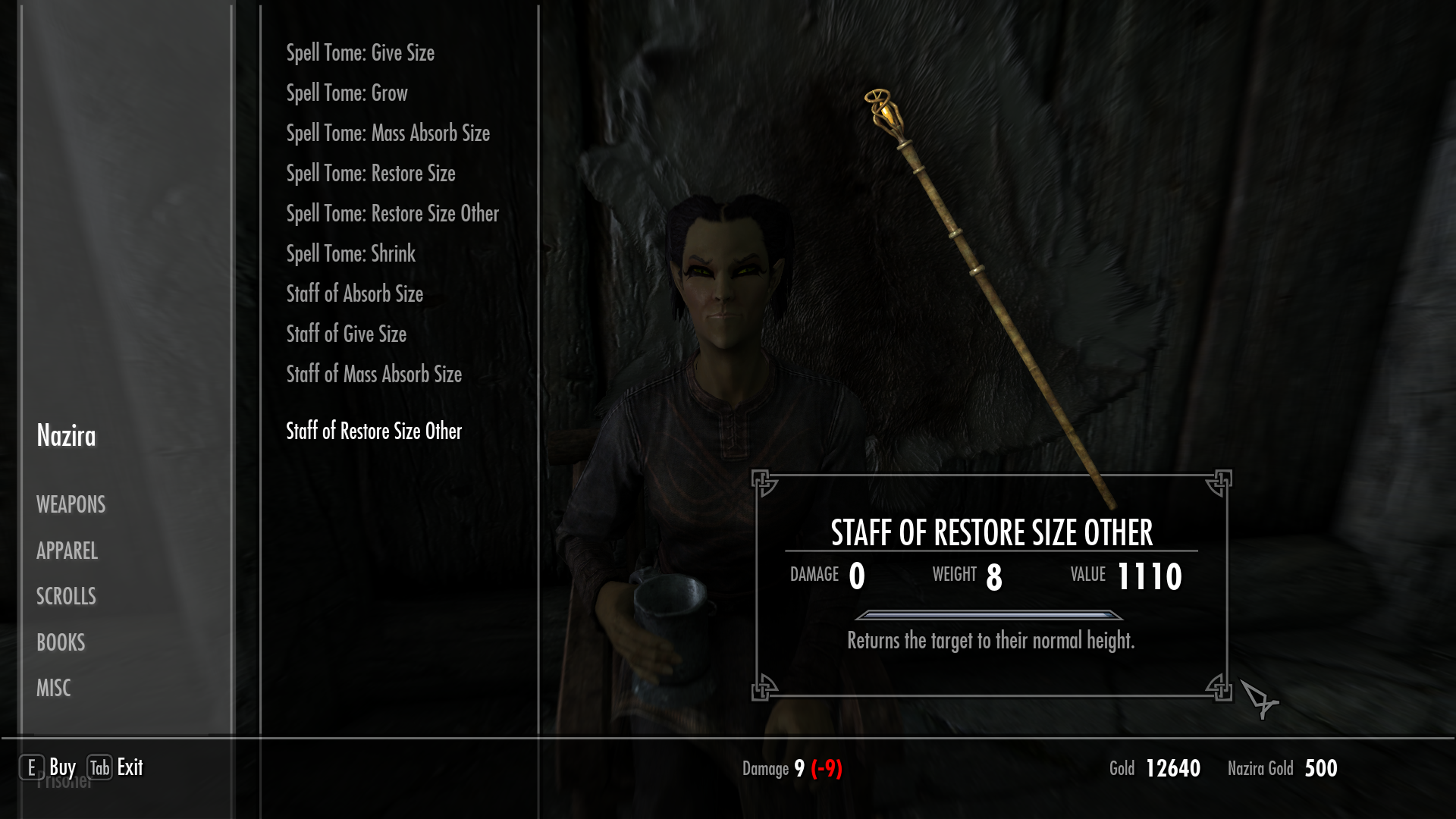Viewport: 1456px width, 819px height.
Task: Open the Weapons category
Action: click(x=71, y=505)
